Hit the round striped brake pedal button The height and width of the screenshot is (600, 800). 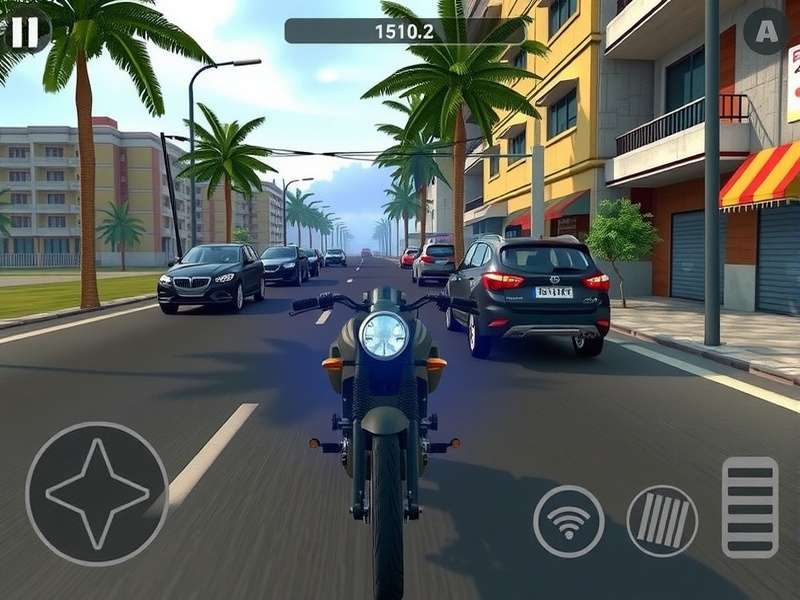(662, 521)
